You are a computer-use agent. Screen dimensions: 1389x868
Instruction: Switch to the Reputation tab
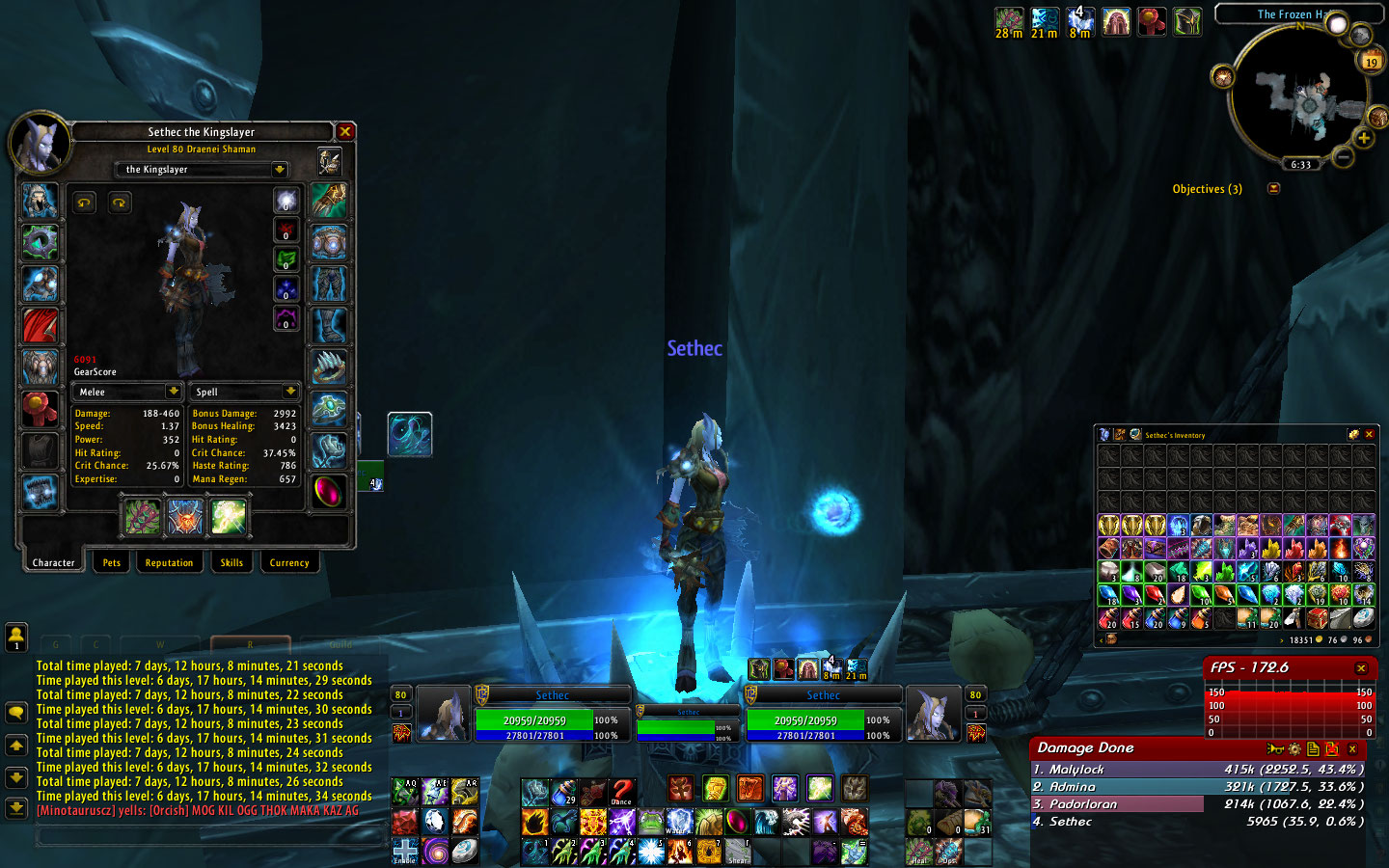point(170,562)
